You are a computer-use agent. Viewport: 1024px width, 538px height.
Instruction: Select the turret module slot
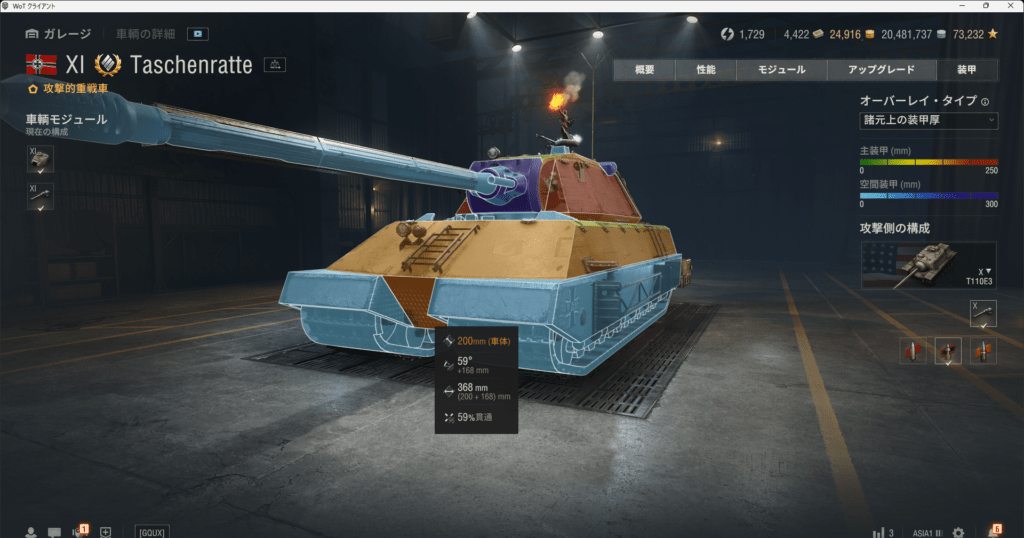tap(40, 160)
